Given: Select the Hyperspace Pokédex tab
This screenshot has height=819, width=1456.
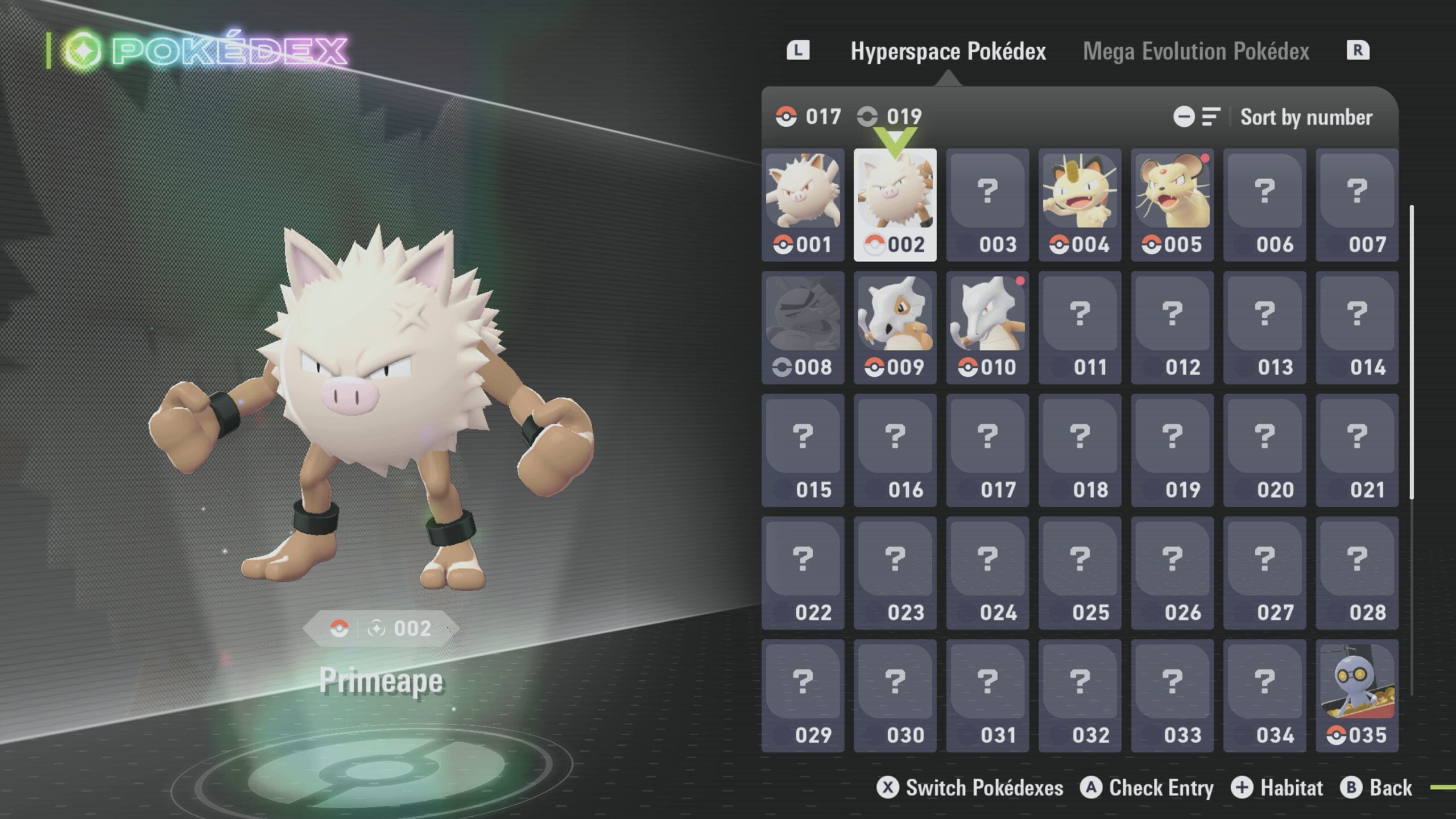Looking at the screenshot, I should click(x=948, y=51).
